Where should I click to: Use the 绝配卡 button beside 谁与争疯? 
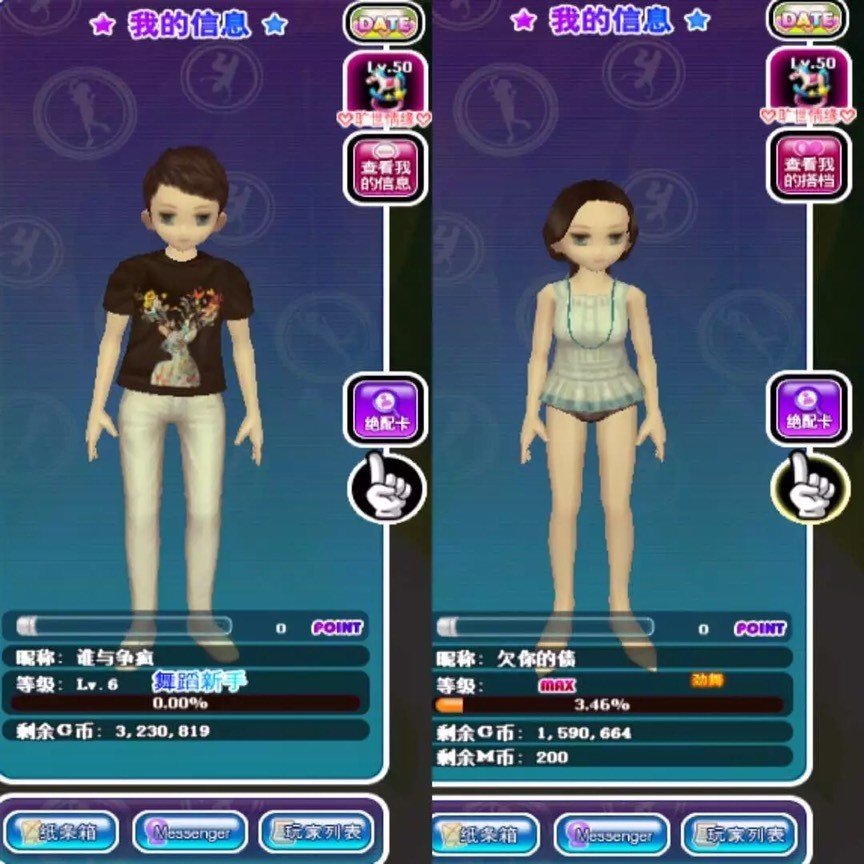click(386, 409)
